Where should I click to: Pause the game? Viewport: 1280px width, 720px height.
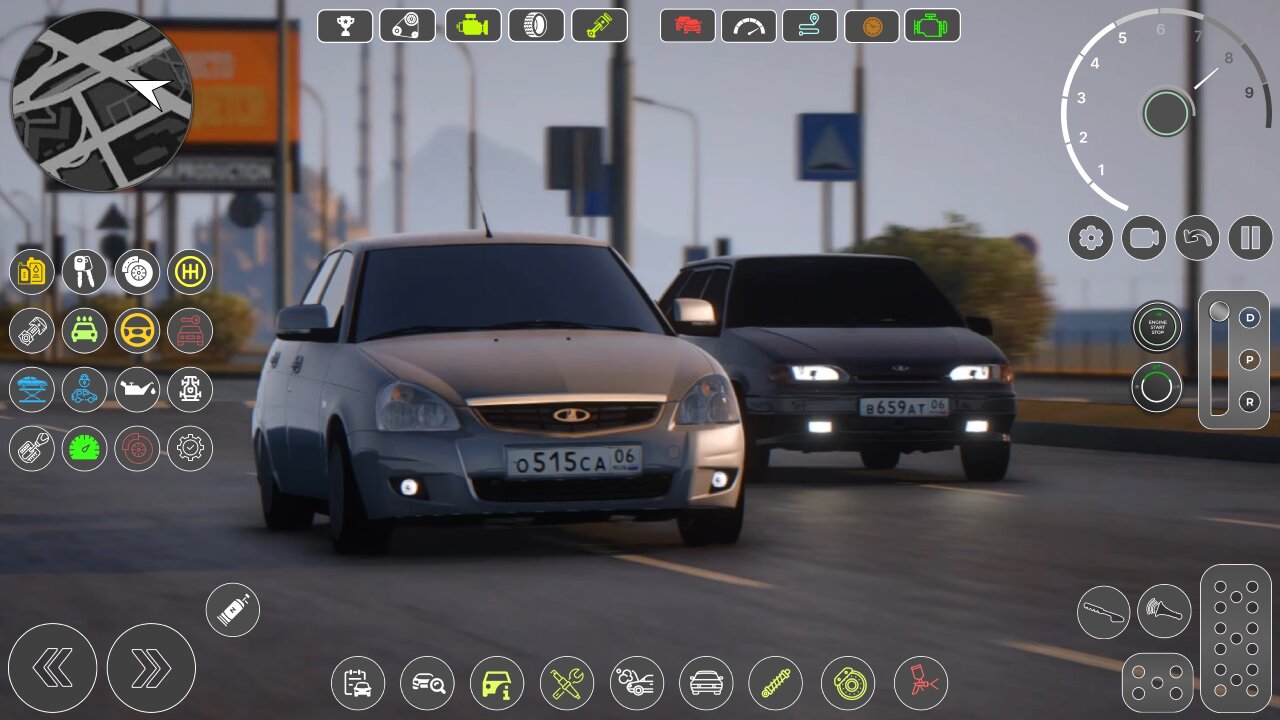[1250, 238]
